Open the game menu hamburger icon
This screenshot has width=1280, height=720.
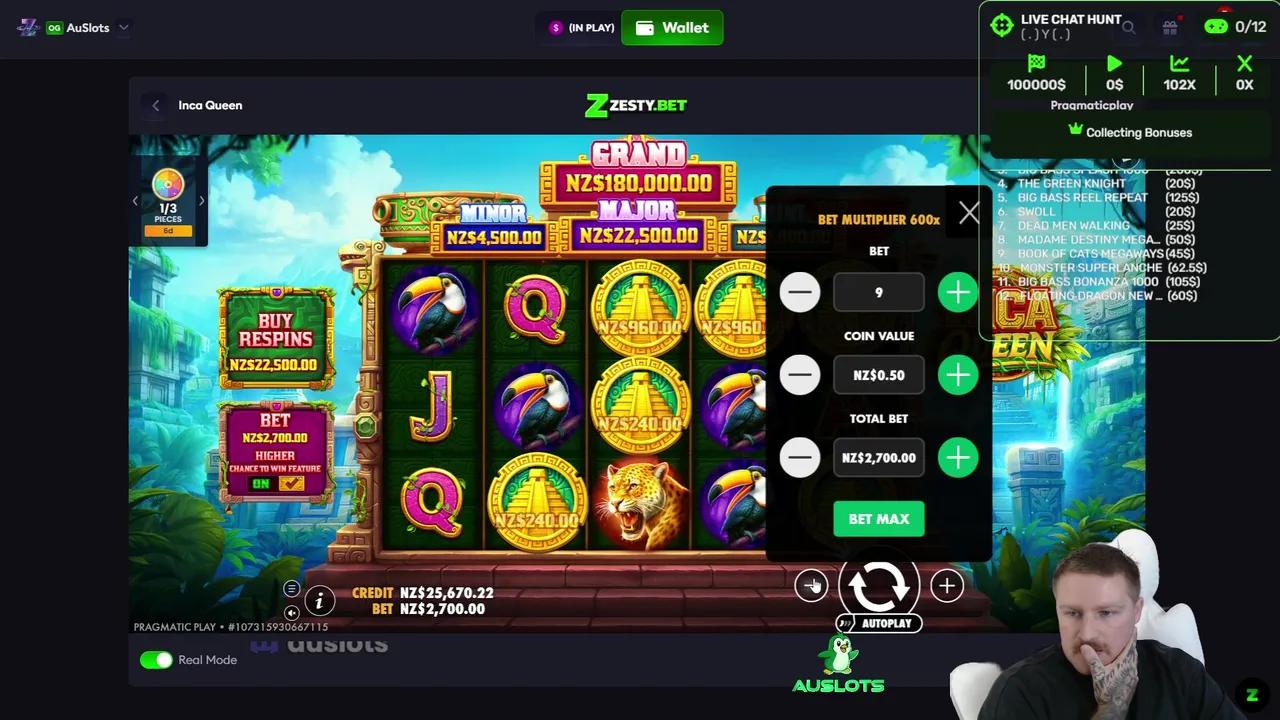point(292,588)
